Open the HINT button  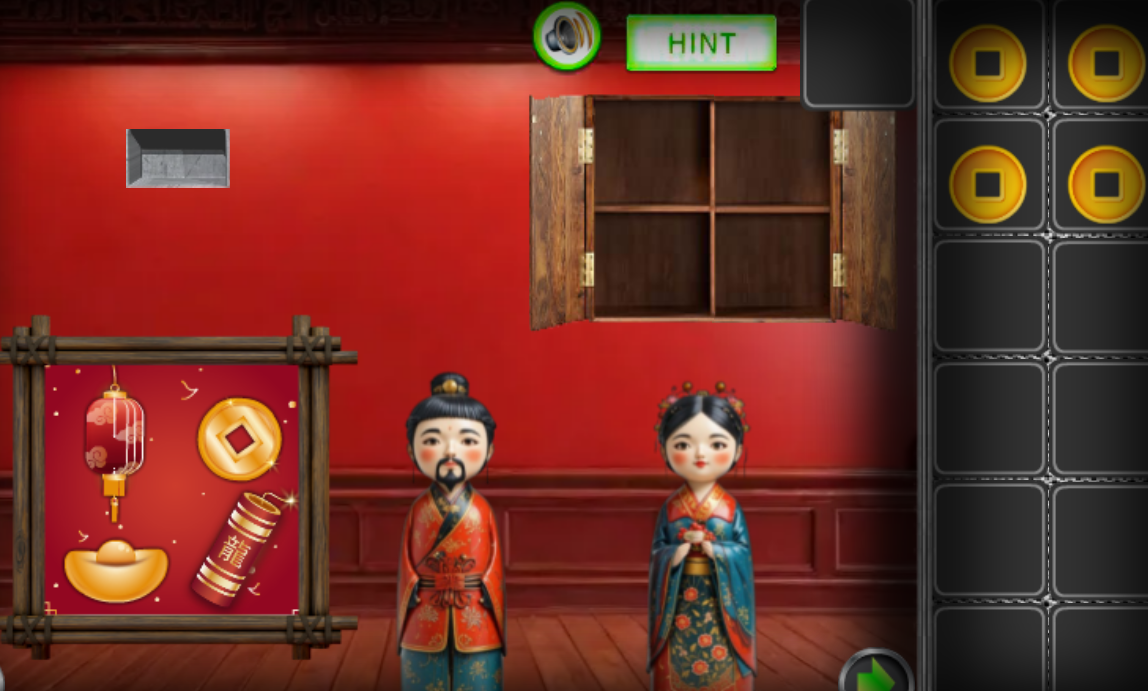pyautogui.click(x=701, y=43)
